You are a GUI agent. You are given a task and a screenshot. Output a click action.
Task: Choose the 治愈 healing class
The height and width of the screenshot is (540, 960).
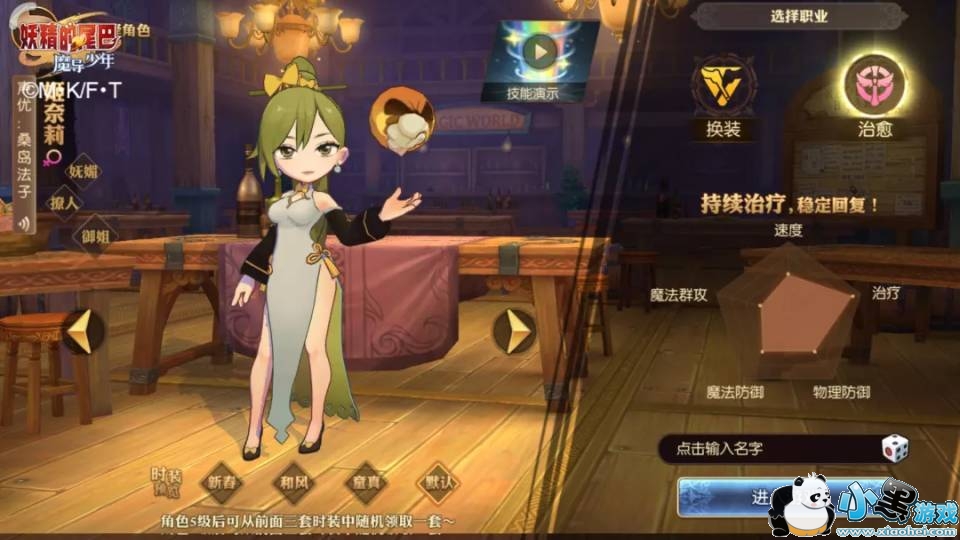point(874,86)
